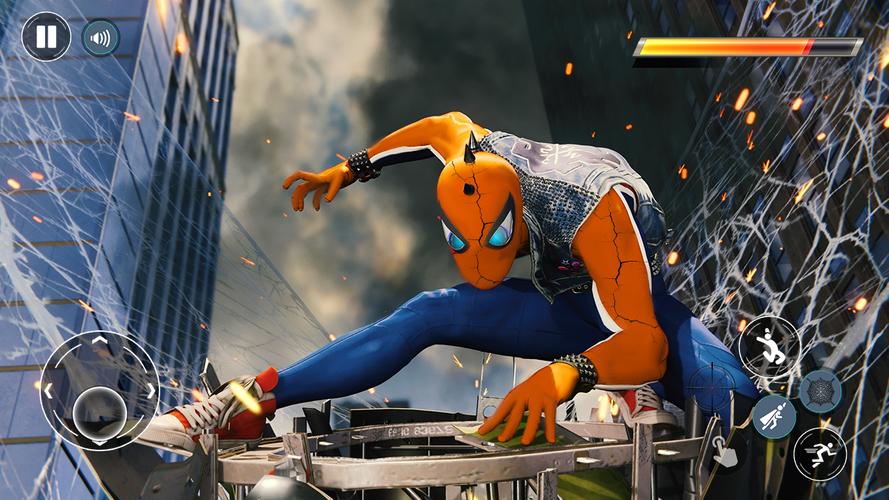Tap the sprint running figure button
The height and width of the screenshot is (500, 889).
pyautogui.click(x=819, y=453)
